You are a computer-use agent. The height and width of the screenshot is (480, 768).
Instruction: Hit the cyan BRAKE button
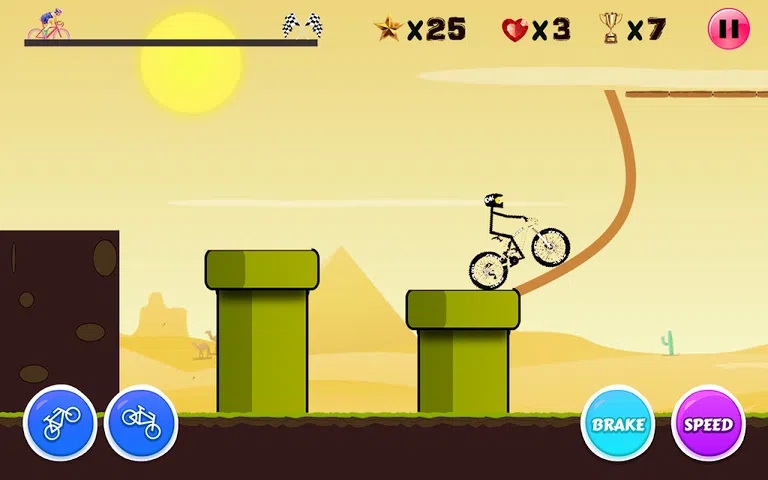(x=618, y=423)
